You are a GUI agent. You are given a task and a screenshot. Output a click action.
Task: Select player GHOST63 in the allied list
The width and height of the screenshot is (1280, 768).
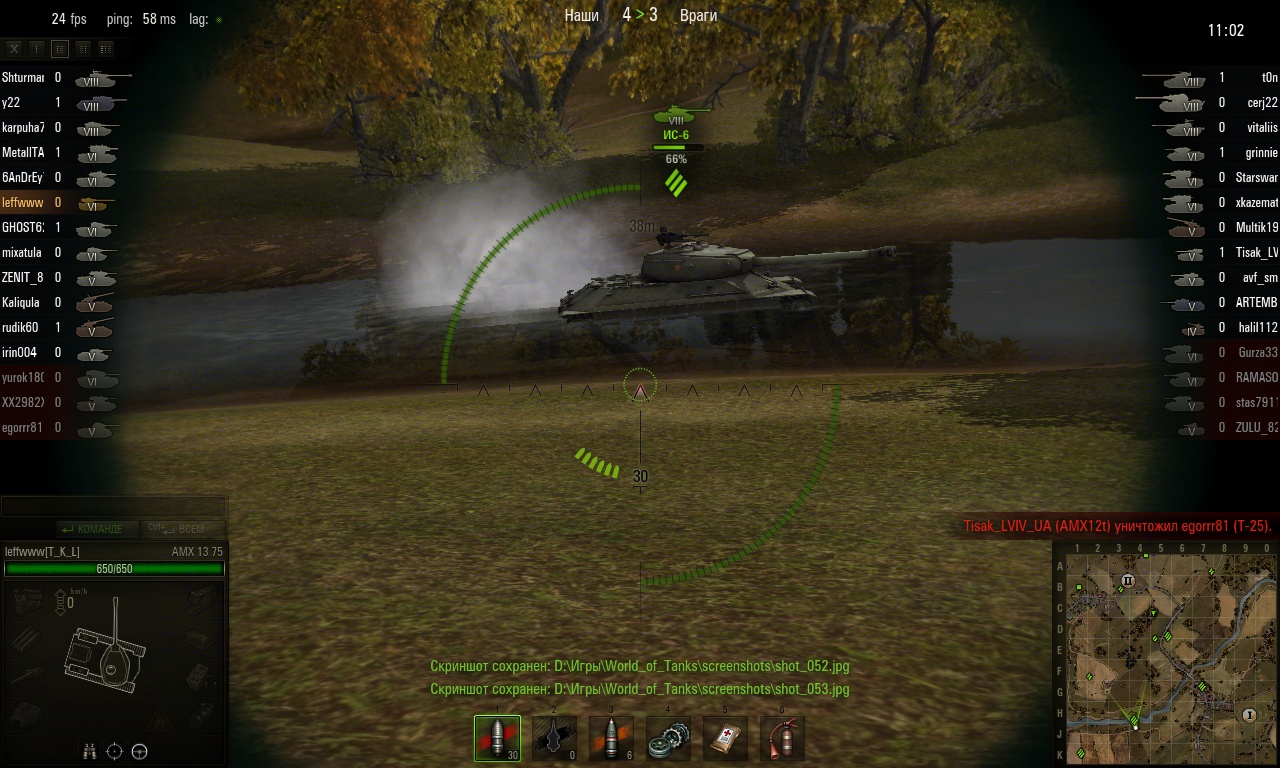pos(23,227)
